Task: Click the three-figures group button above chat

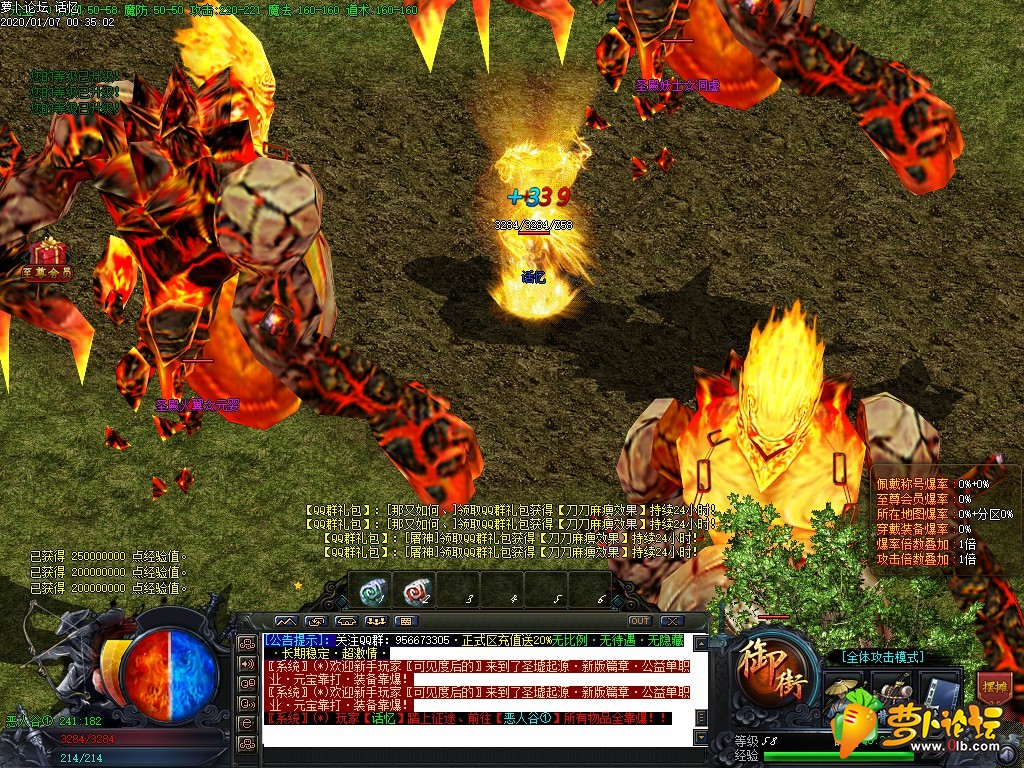Action: pyautogui.click(x=376, y=621)
